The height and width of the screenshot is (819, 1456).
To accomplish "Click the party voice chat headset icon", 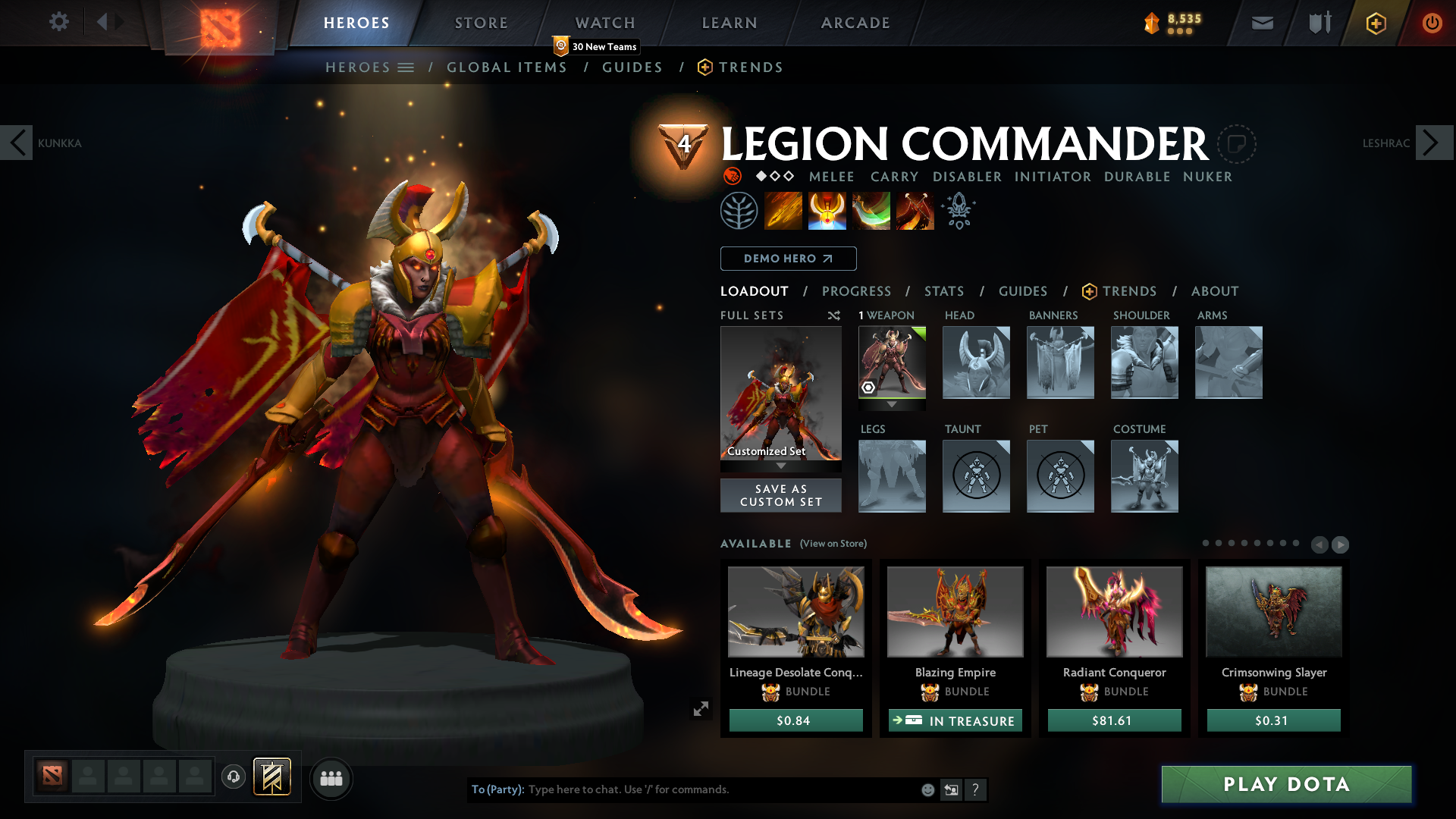I will [233, 778].
